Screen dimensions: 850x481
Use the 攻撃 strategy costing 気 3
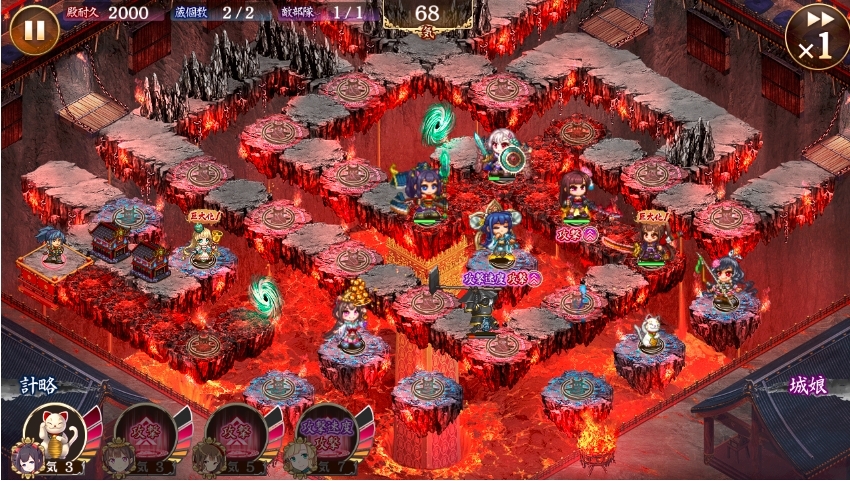pos(145,433)
